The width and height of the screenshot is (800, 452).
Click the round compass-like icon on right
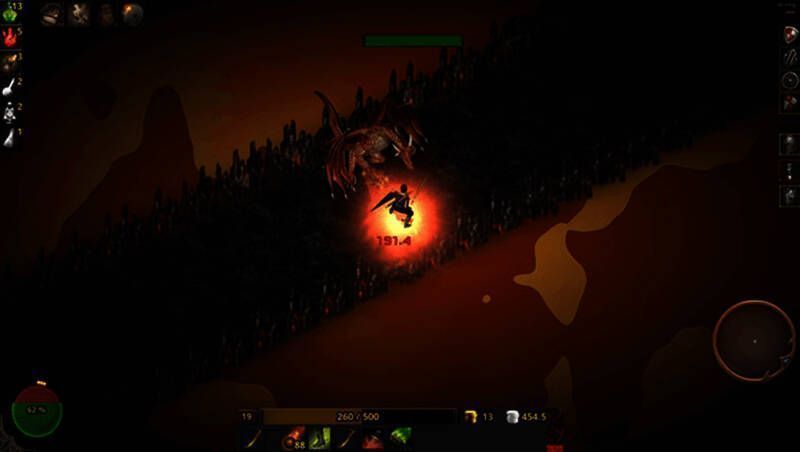pos(788,79)
